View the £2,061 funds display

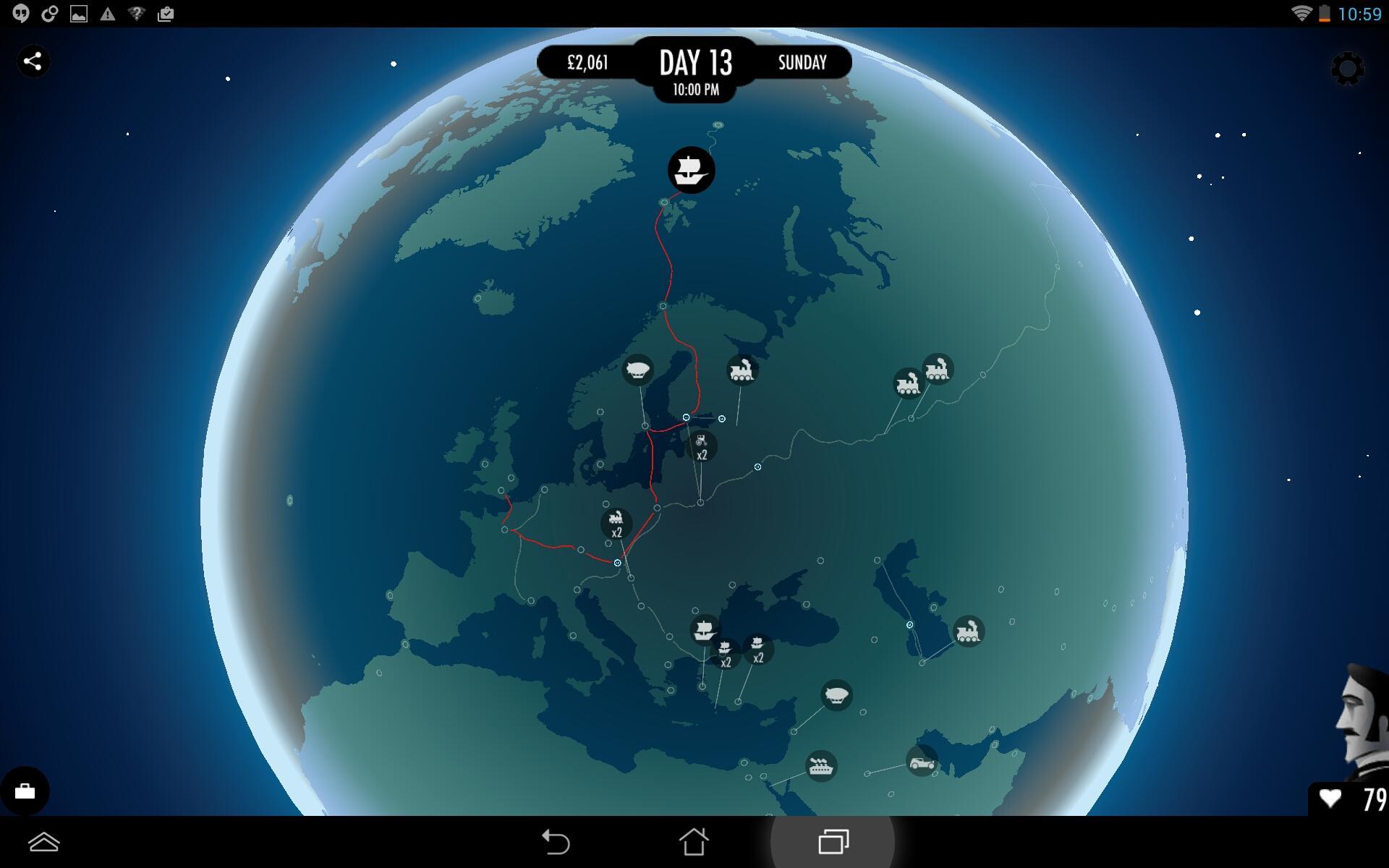587,63
